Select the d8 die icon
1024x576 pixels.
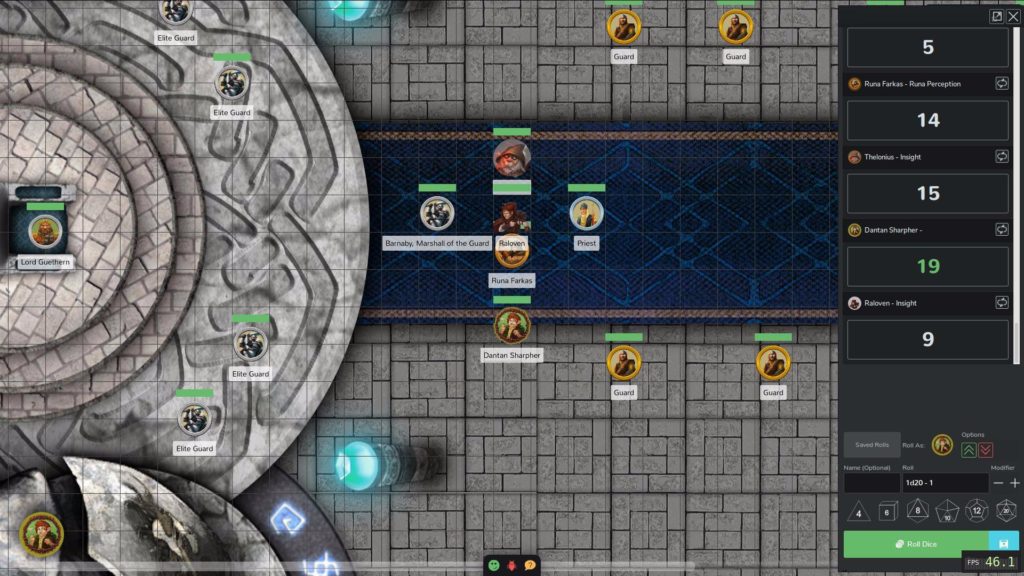[x=916, y=511]
